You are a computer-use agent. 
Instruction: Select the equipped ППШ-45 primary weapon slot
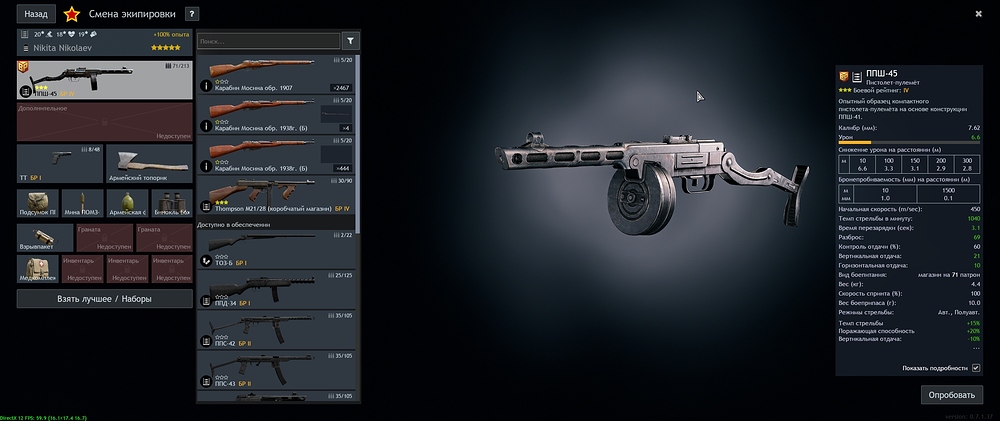coord(105,79)
